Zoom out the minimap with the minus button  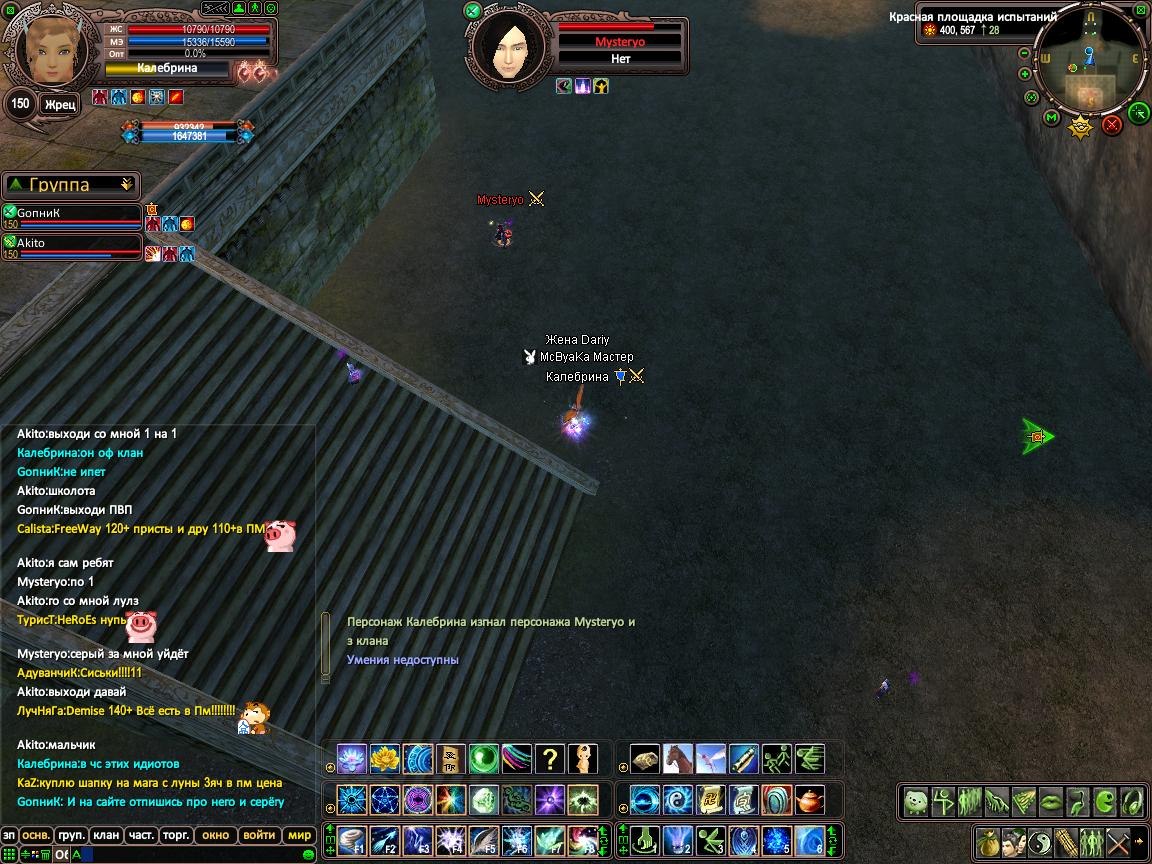1025,54
